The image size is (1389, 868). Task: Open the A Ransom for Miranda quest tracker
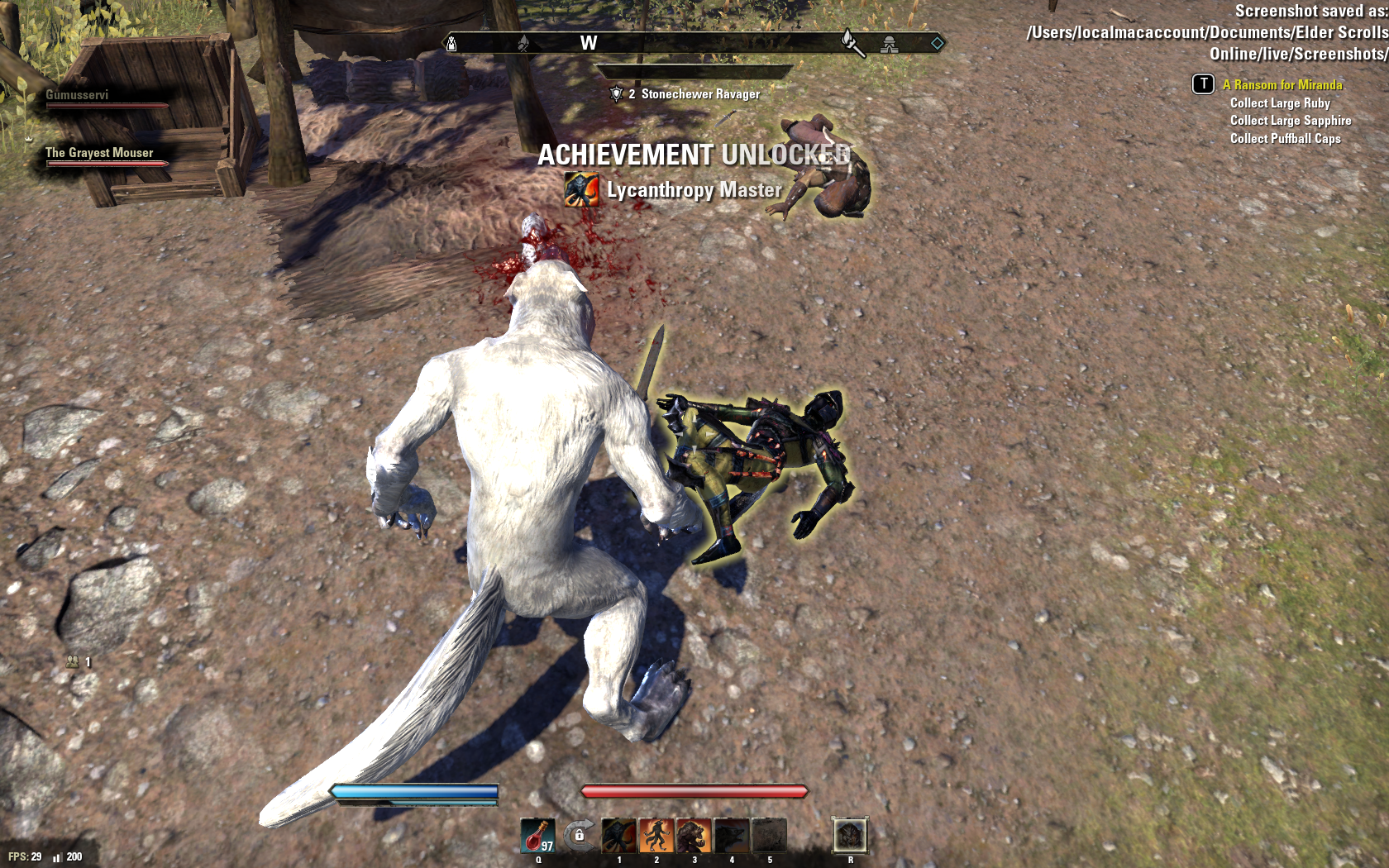tap(1282, 84)
